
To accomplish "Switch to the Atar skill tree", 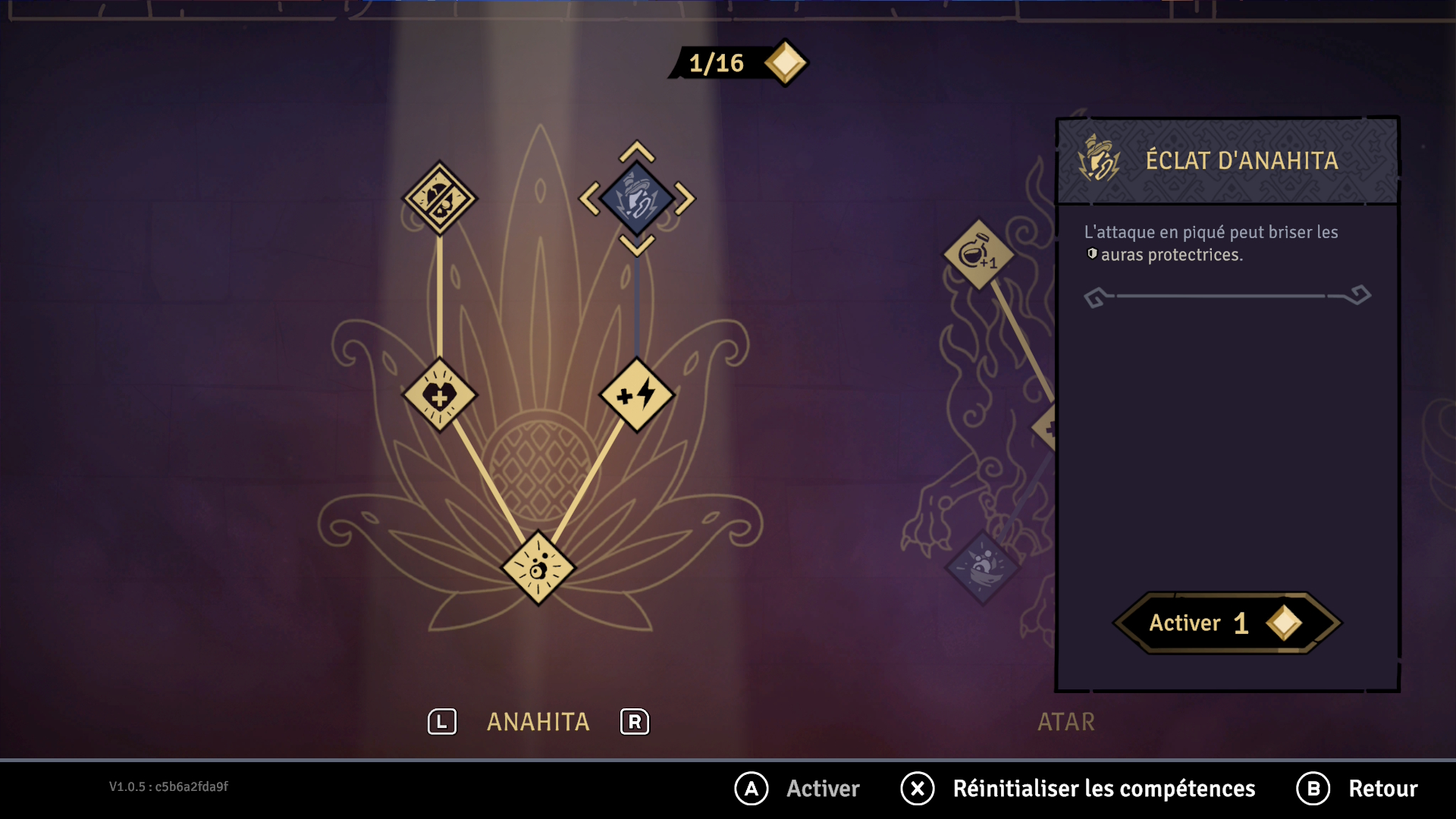I will coord(1065,722).
